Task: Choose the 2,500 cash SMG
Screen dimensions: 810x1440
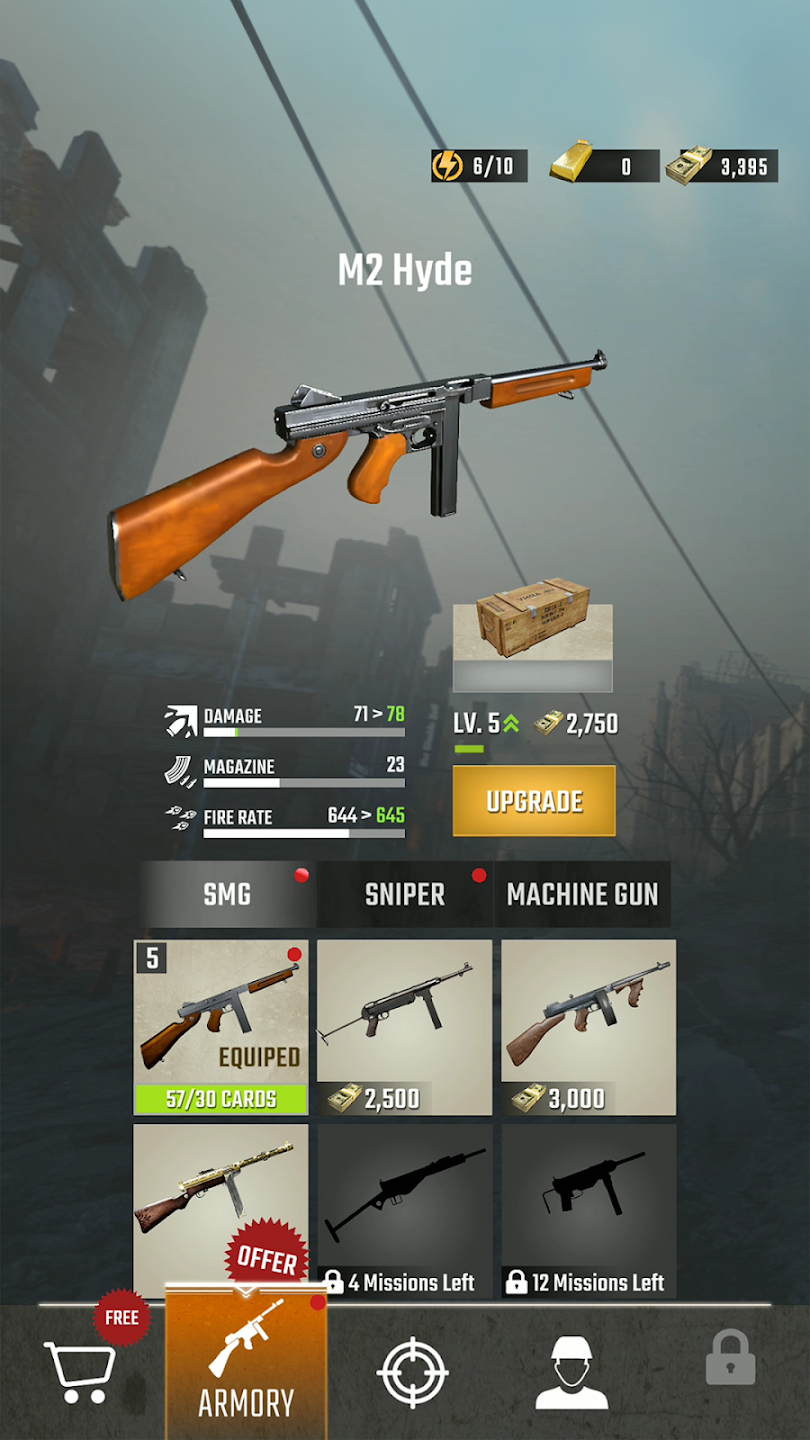Action: [x=405, y=1026]
